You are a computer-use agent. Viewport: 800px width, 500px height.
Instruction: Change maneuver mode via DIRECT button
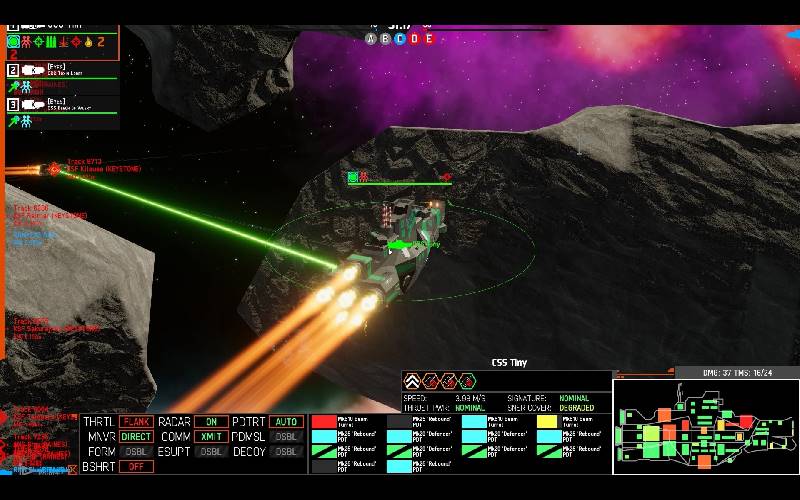(x=136, y=437)
